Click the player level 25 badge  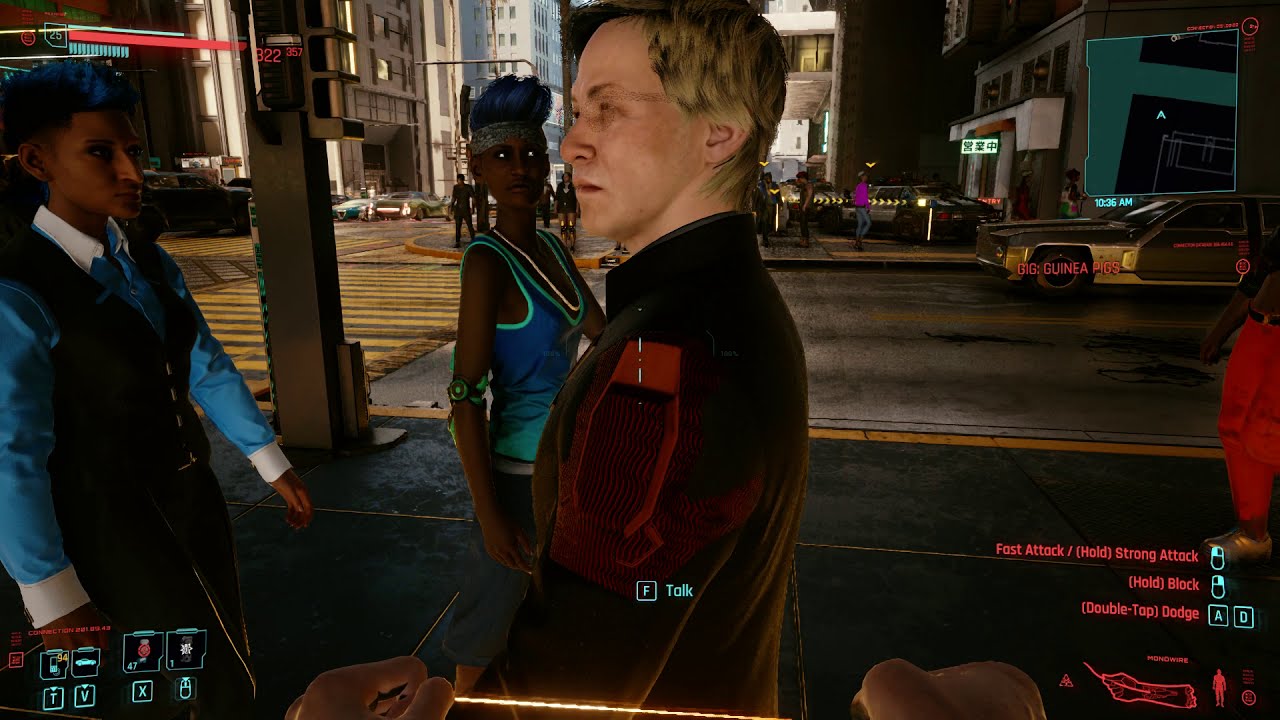[55, 36]
